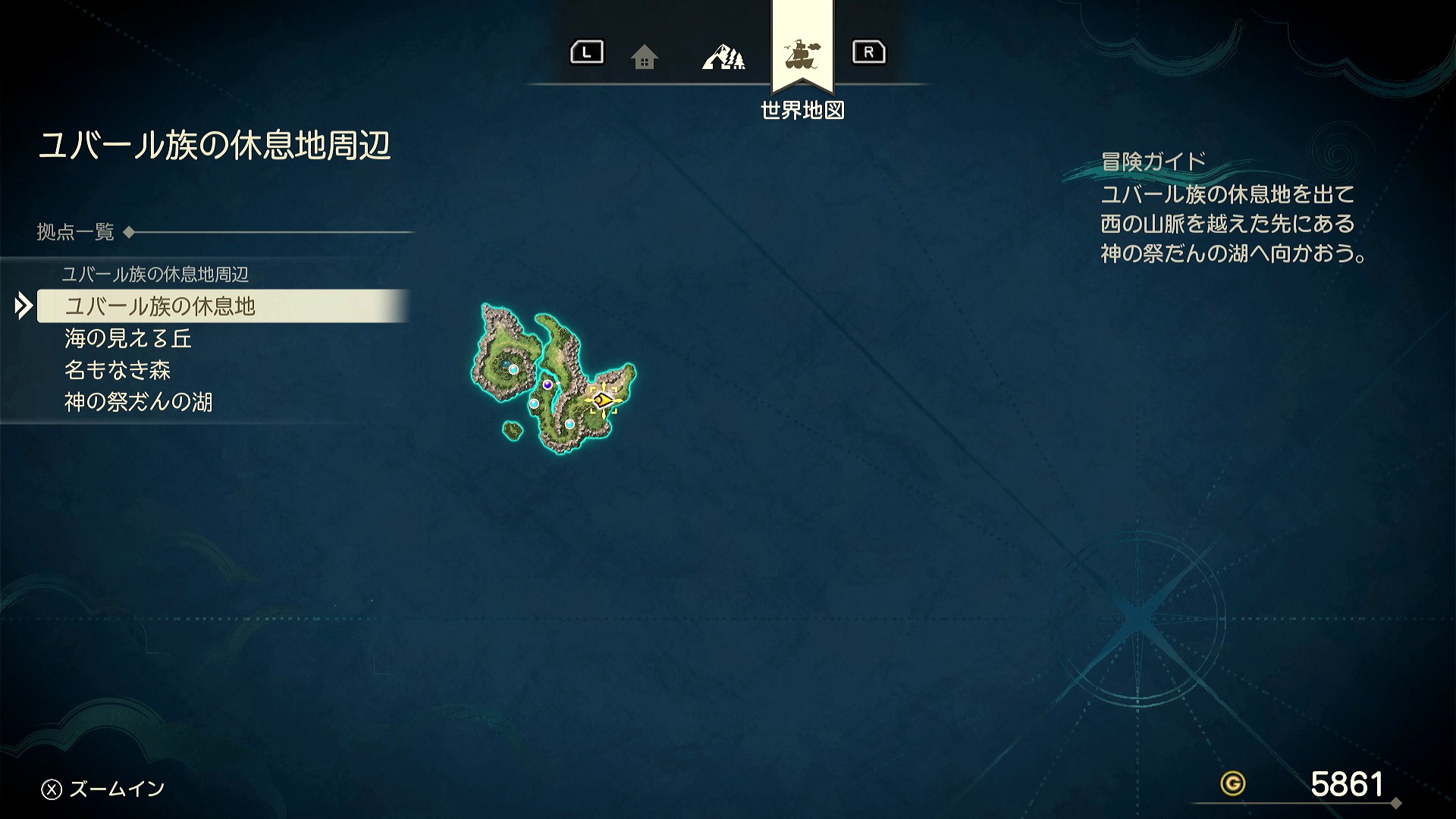The height and width of the screenshot is (819, 1456).
Task: Select the 名もなき森 entry
Action: (118, 370)
